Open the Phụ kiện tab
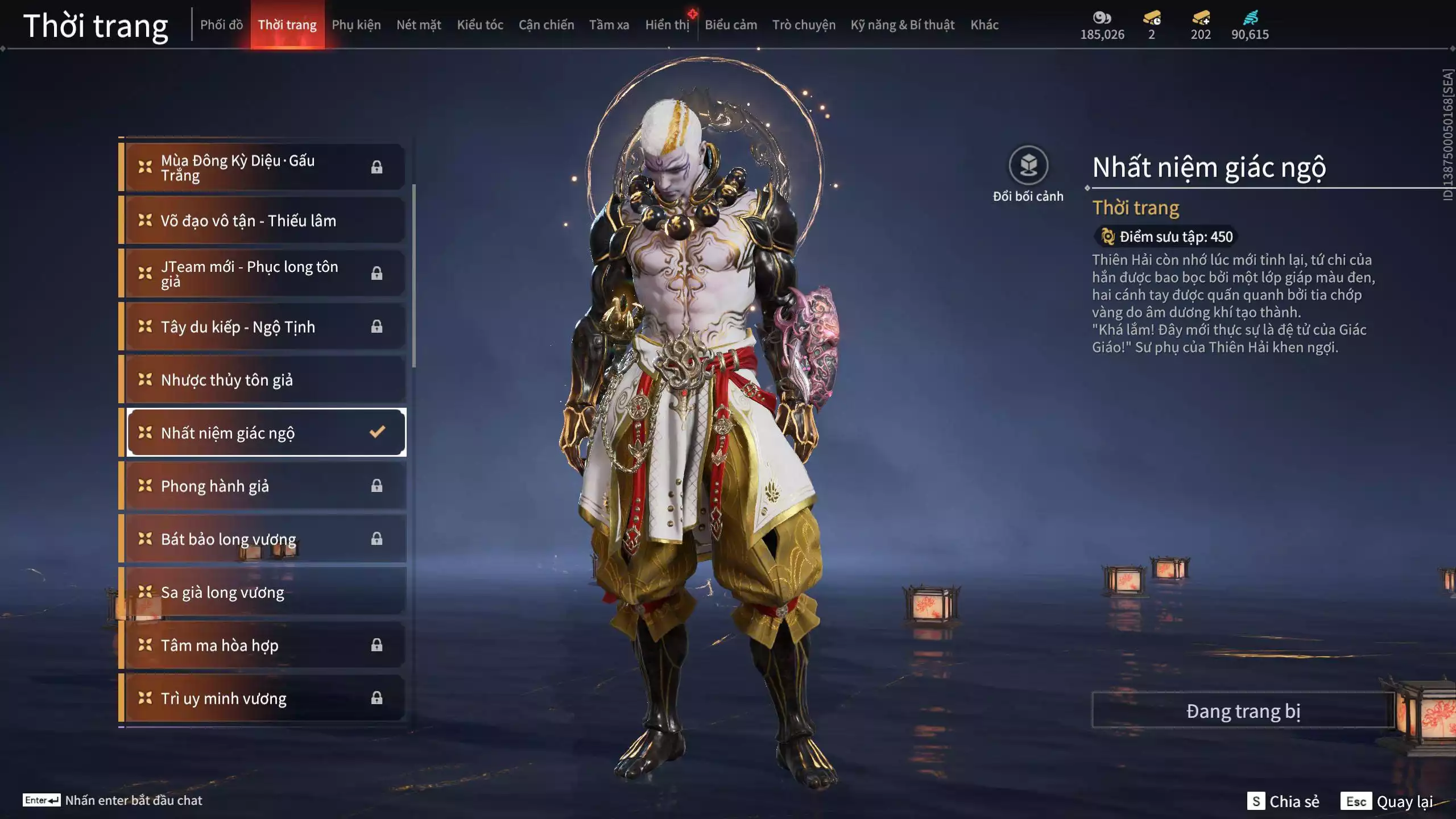 [x=356, y=25]
